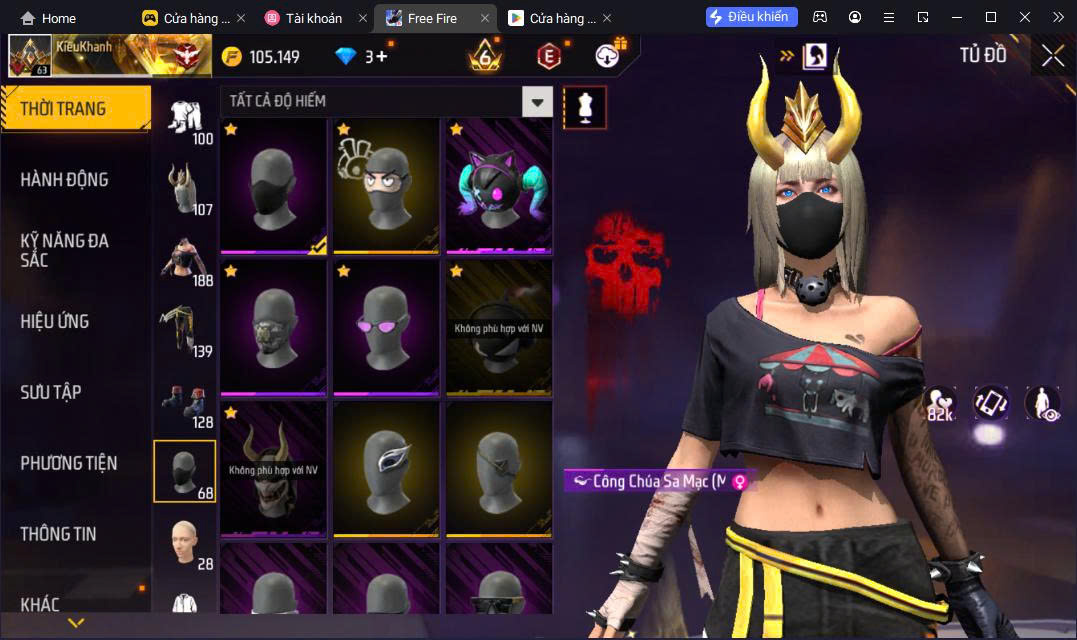
Task: Choose the bald head subcategory with 28 items
Action: pyautogui.click(x=185, y=545)
